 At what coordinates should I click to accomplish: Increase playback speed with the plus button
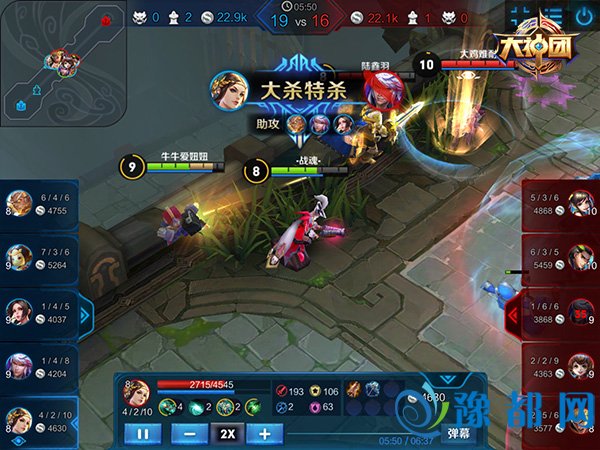tap(265, 433)
